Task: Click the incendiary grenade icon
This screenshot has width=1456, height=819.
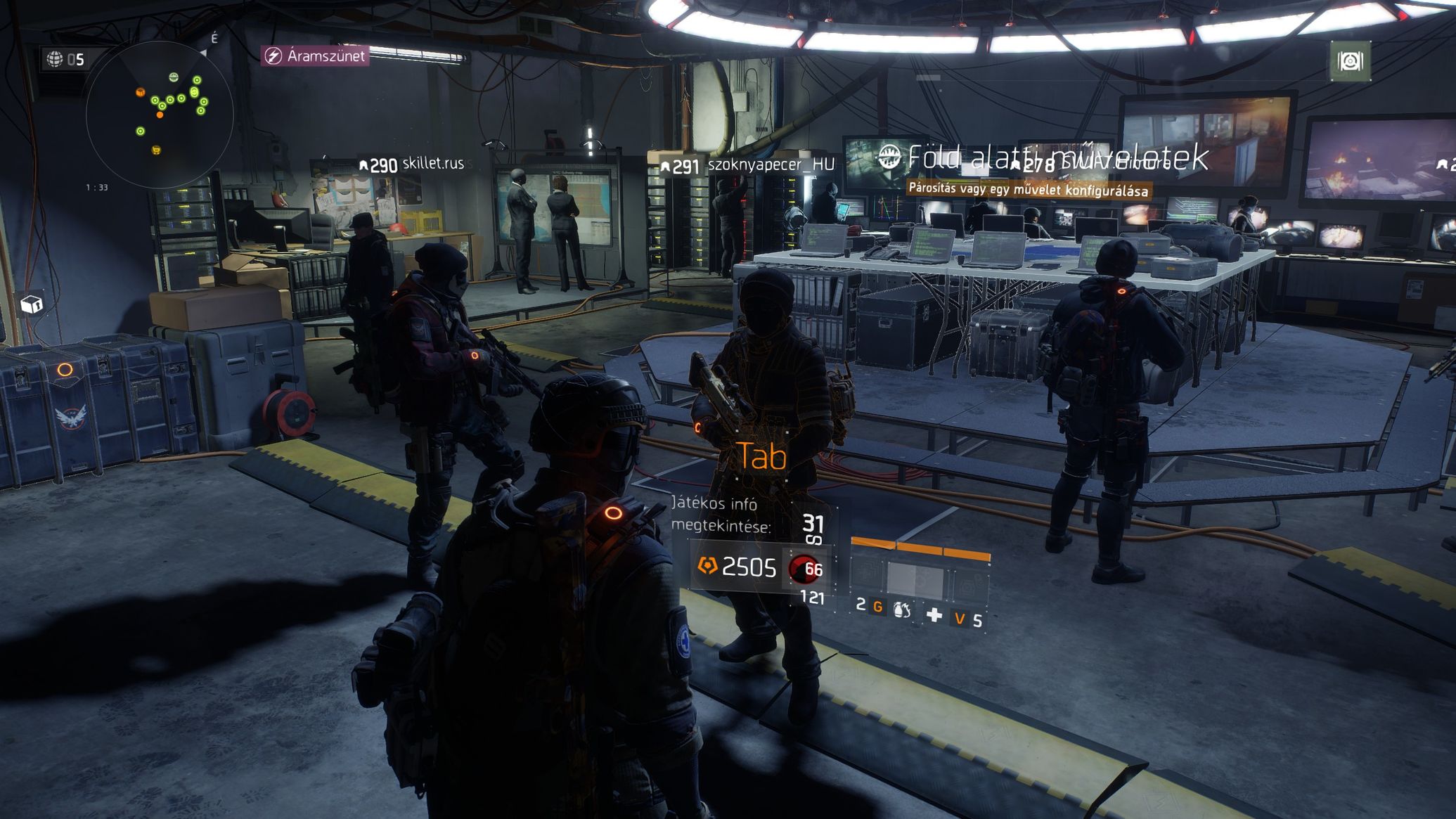Action: (x=901, y=610)
